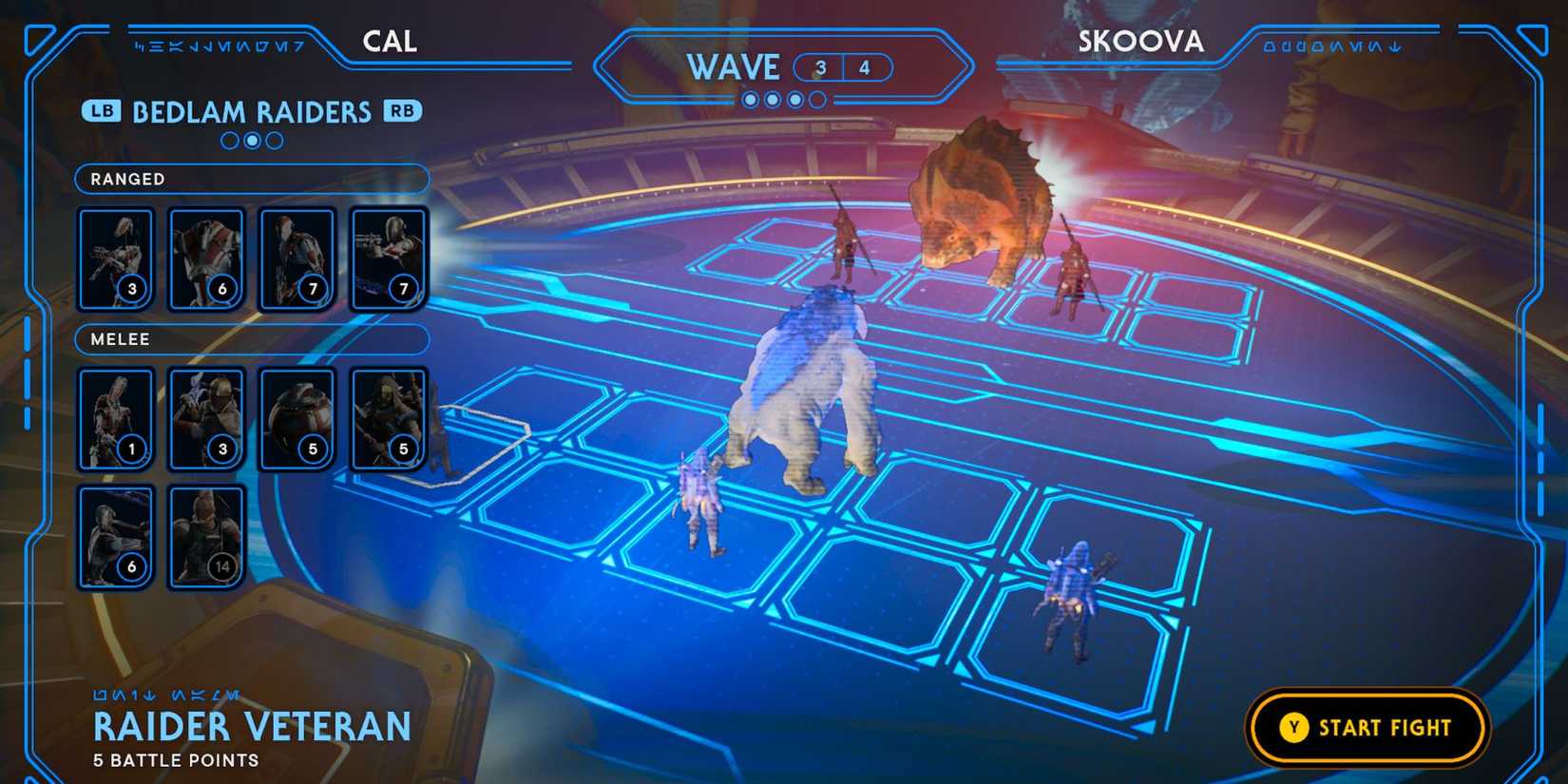Screen dimensions: 1568x784
Task: Pick the 7-point sniper droid in Ranged
Action: [296, 257]
